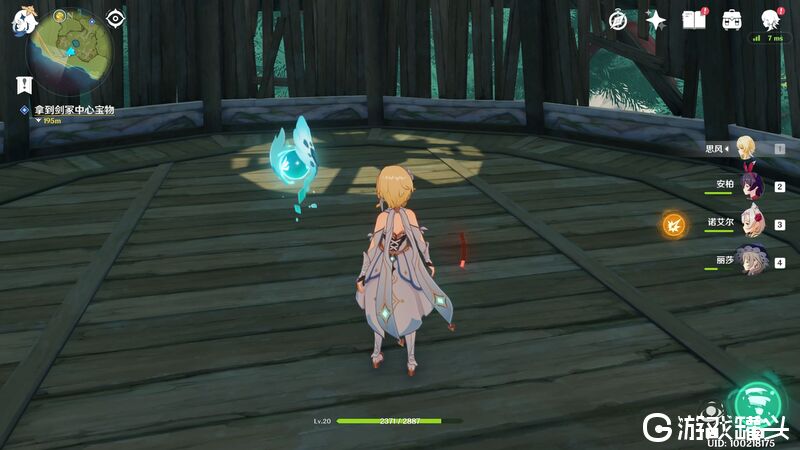This screenshot has height=450, width=800.
Task: Open the backpack inventory
Action: pyautogui.click(x=732, y=20)
